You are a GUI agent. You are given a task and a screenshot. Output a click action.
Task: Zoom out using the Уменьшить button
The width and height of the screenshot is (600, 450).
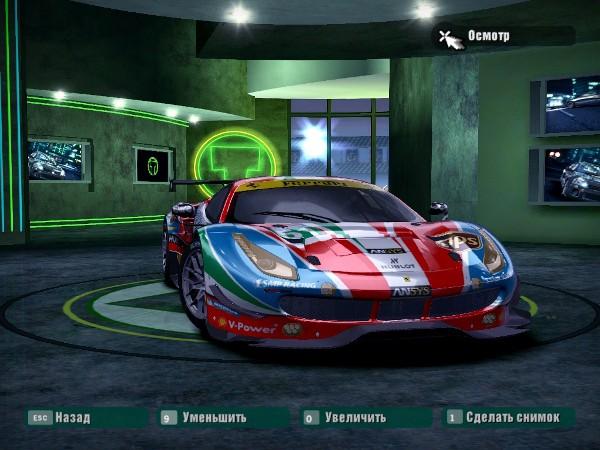pyautogui.click(x=214, y=417)
